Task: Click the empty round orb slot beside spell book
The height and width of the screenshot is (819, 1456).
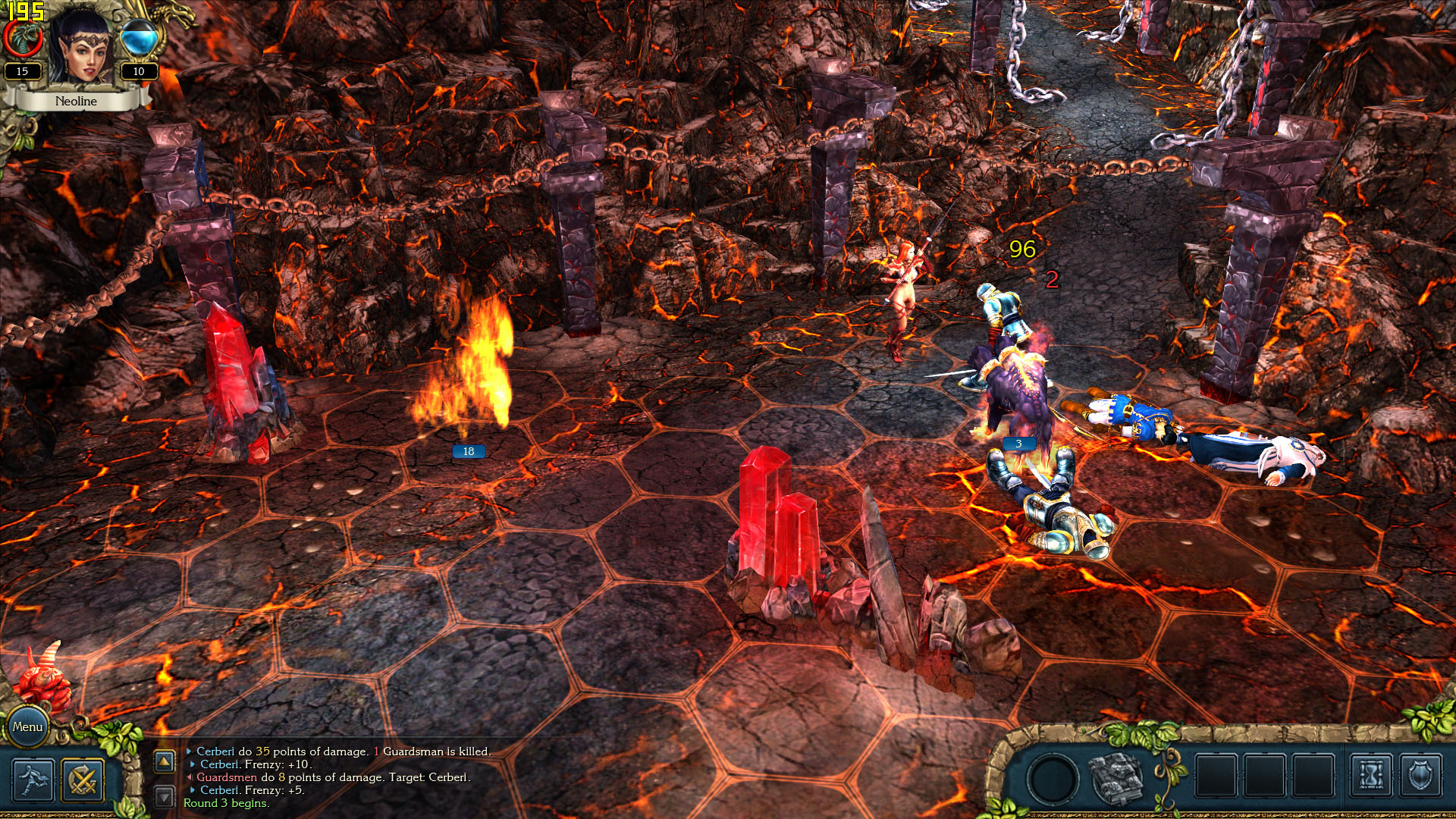Action: [x=1053, y=778]
